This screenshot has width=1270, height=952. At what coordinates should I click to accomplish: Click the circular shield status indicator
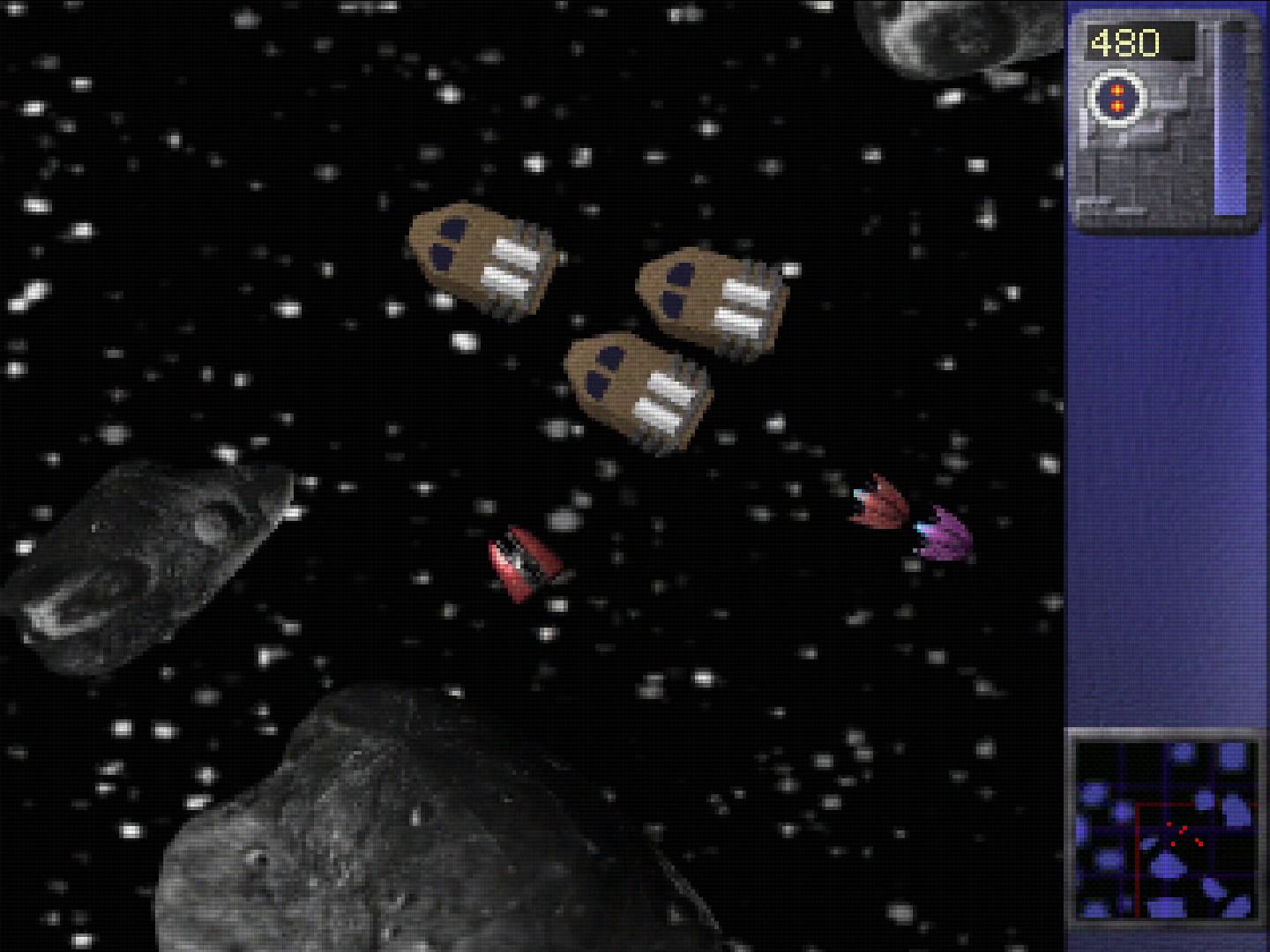pyautogui.click(x=1118, y=100)
